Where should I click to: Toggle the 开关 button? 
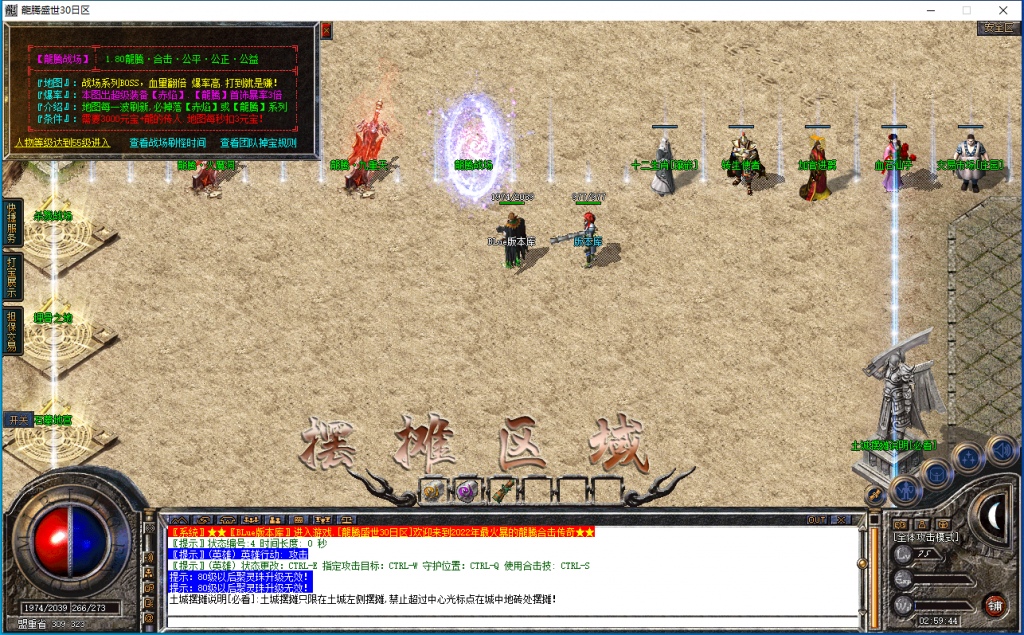17,420
